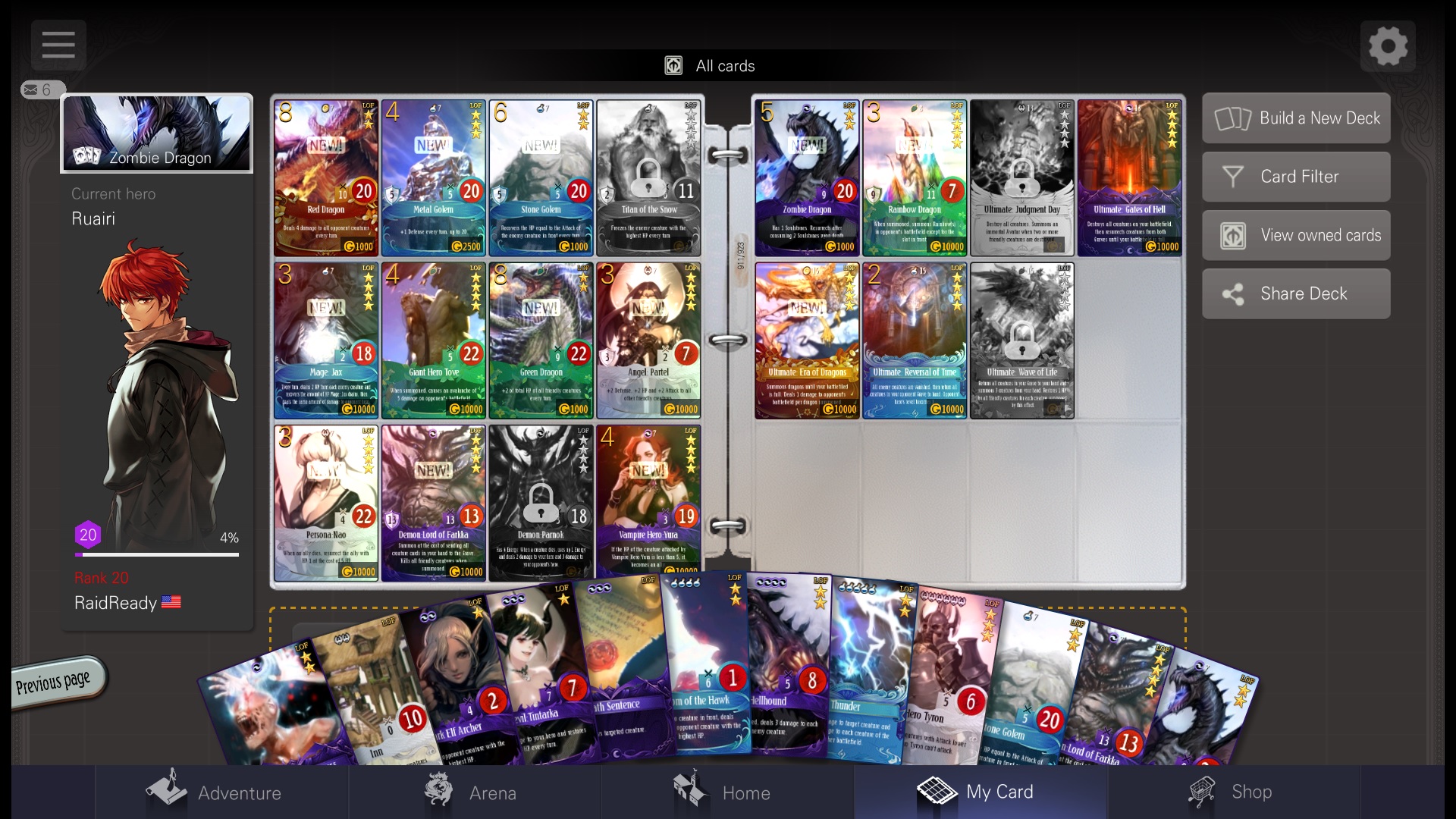
Task: Click the Card Filter funnel icon
Action: click(1233, 176)
